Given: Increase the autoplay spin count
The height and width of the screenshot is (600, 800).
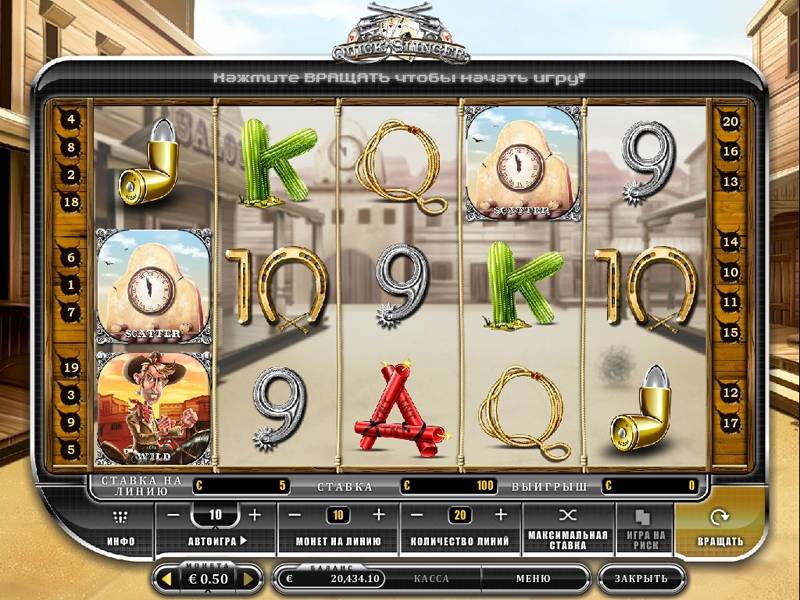Looking at the screenshot, I should click(x=255, y=515).
